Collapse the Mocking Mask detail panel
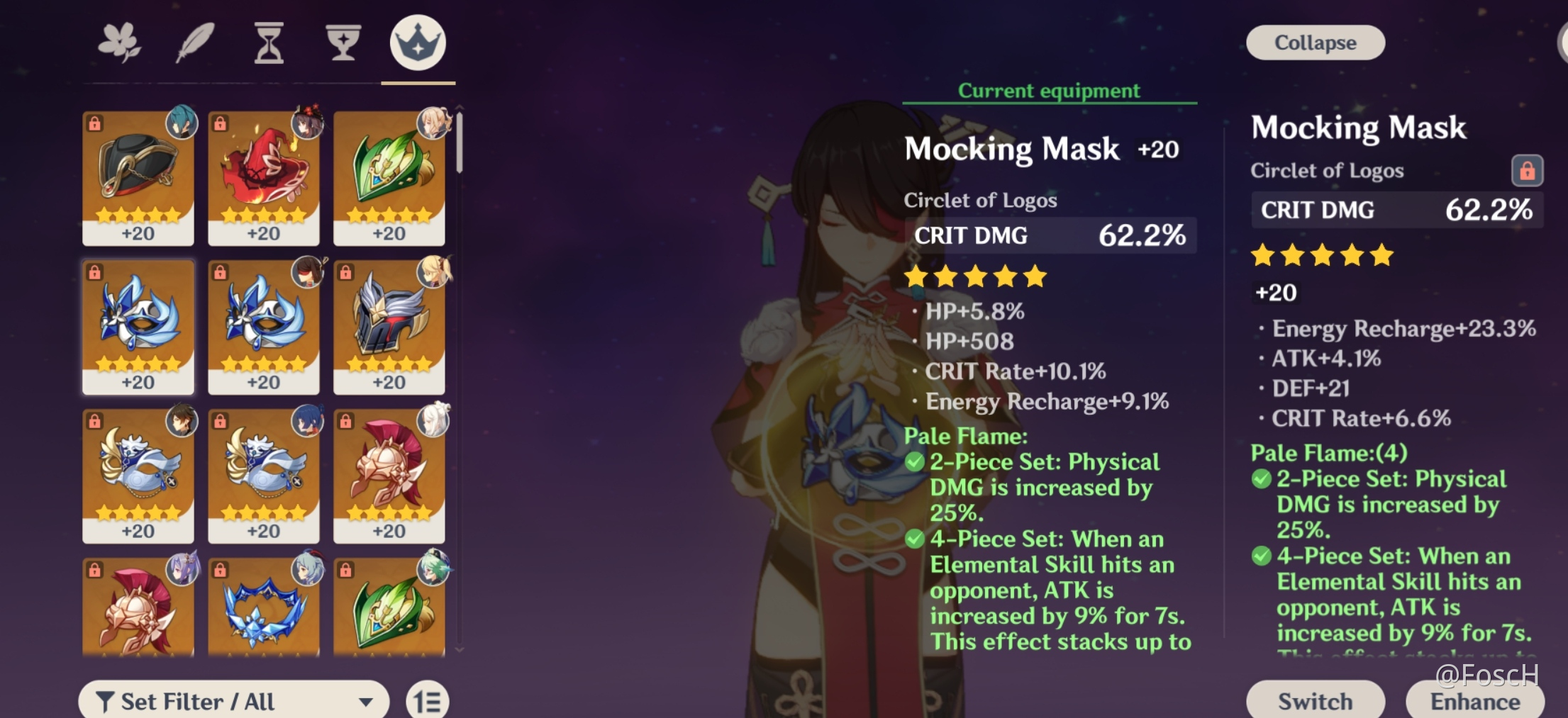Screen dimensions: 1568x718 [1315, 42]
